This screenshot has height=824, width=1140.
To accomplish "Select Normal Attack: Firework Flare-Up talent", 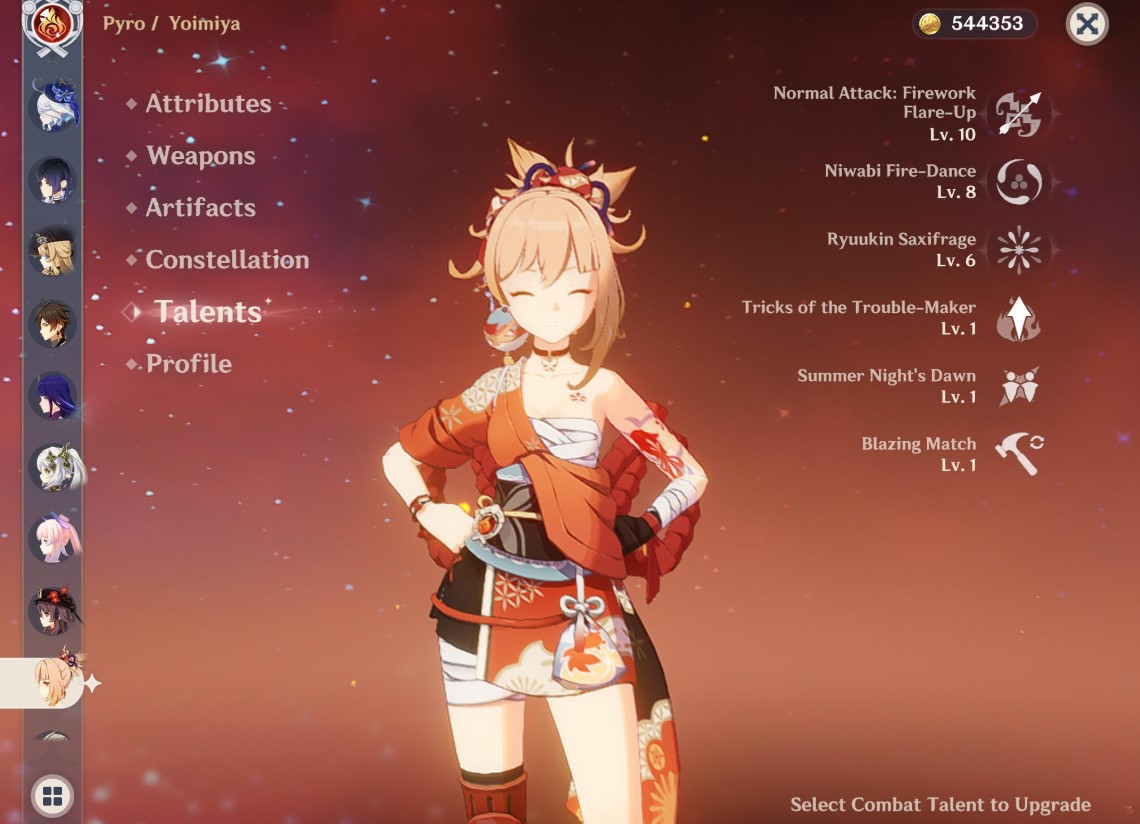I will [1018, 113].
